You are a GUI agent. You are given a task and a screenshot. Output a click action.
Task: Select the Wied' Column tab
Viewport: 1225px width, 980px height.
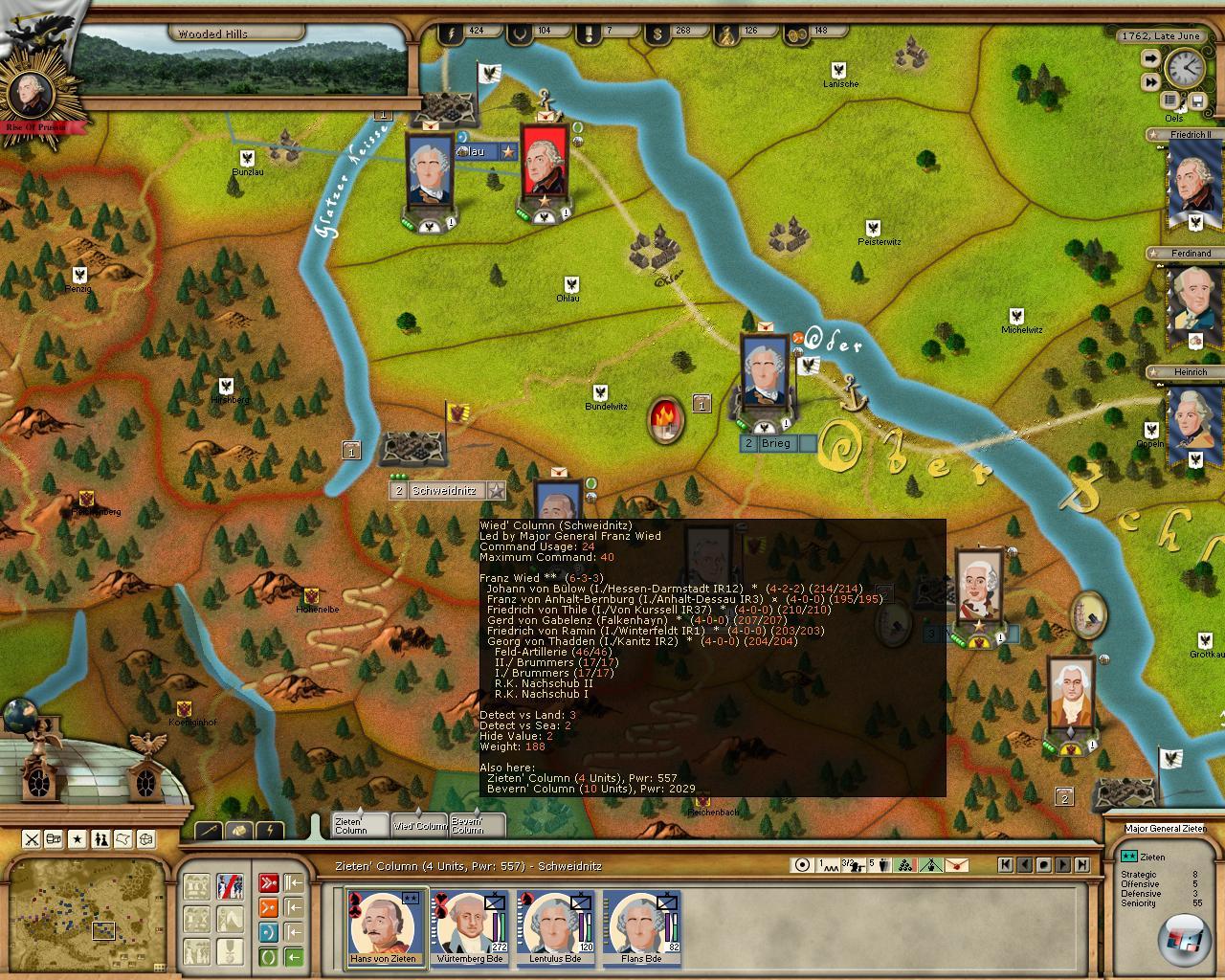(419, 825)
